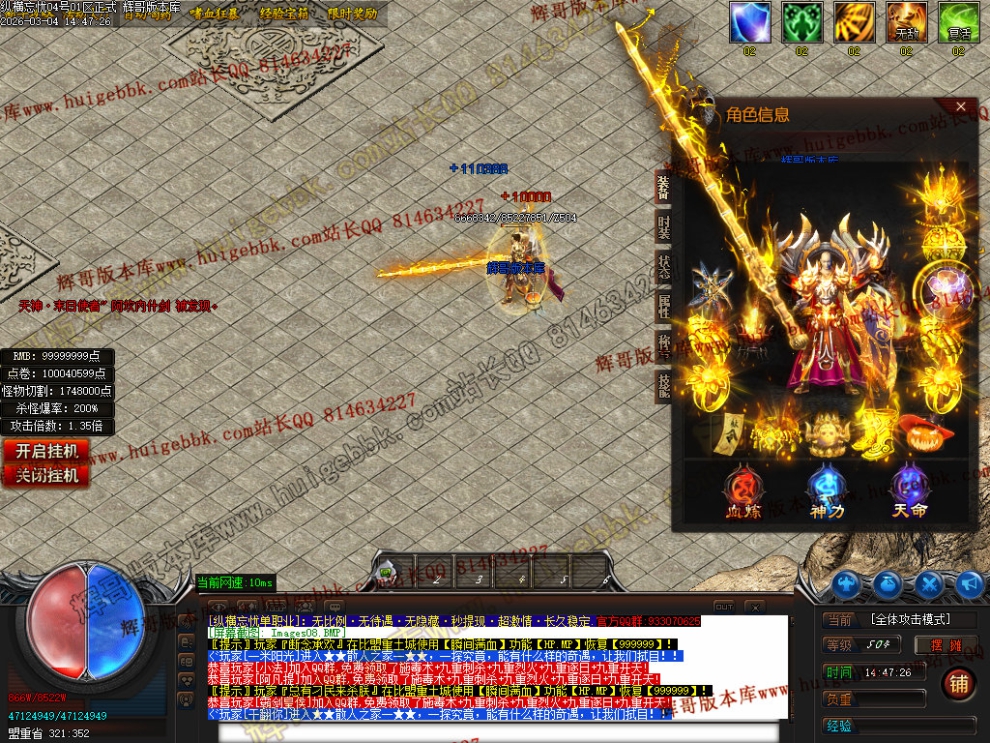The width and height of the screenshot is (990, 743).
Task: Click the megaphone round button
Action: click(x=968, y=584)
